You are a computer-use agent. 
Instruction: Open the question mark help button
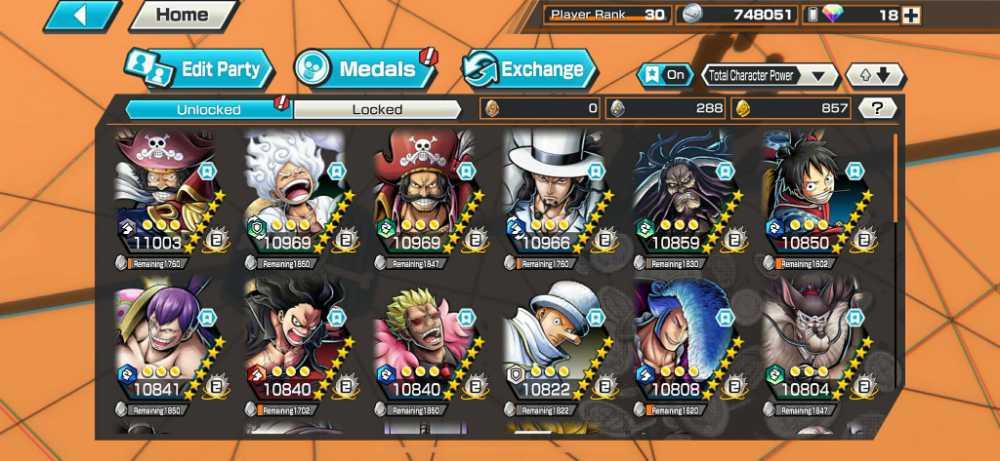click(877, 109)
